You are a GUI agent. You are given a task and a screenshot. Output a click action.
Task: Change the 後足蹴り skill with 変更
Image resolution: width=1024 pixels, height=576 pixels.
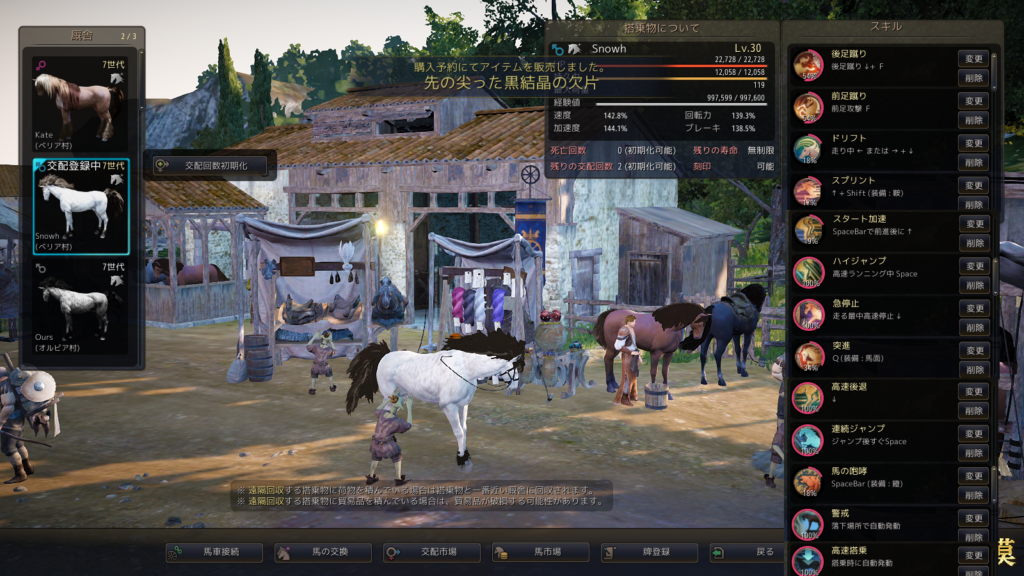tap(973, 59)
